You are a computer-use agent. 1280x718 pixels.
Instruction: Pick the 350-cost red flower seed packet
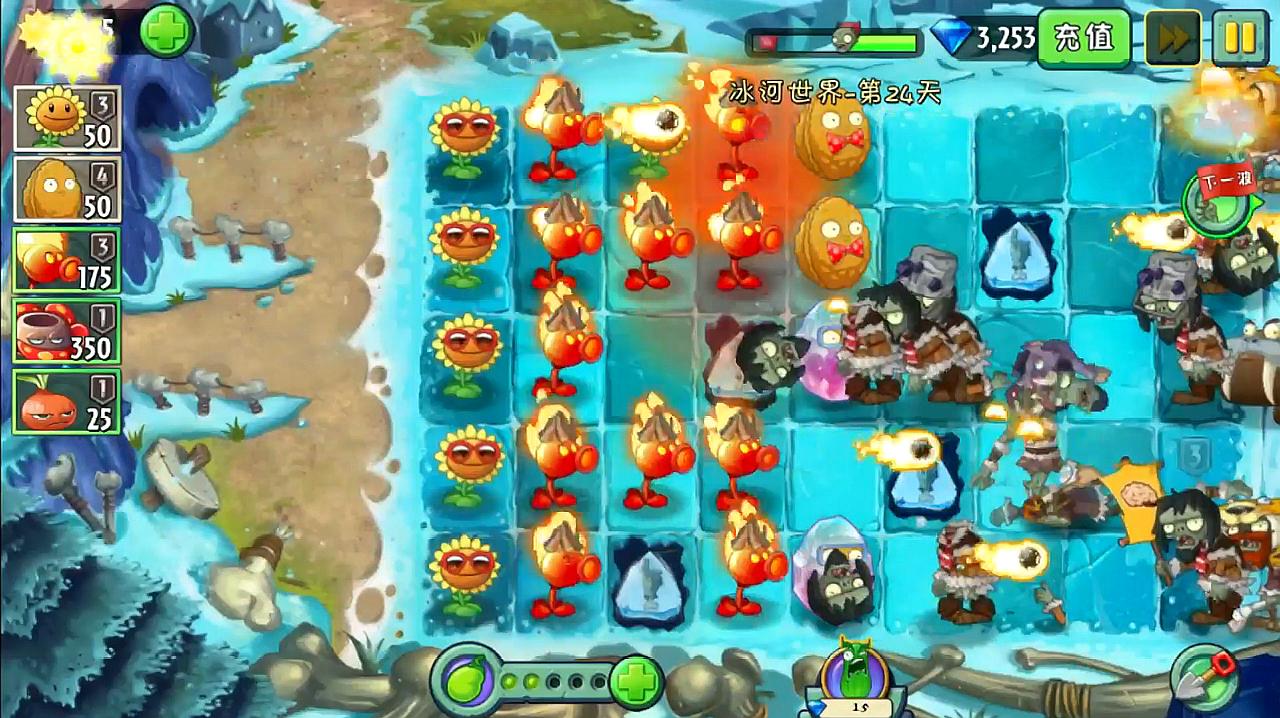click(x=67, y=331)
